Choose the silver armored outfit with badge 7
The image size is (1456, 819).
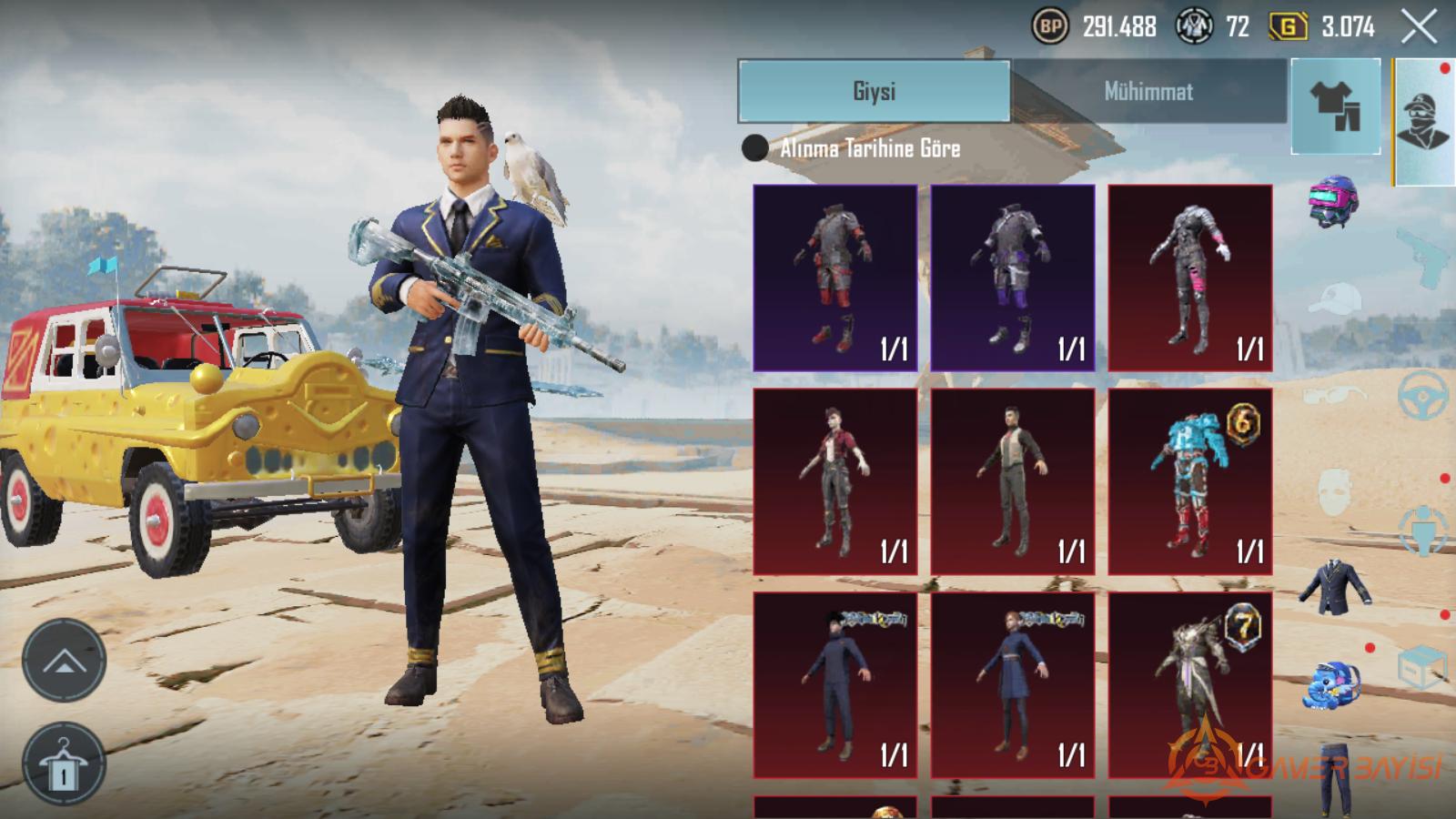[x=1190, y=685]
